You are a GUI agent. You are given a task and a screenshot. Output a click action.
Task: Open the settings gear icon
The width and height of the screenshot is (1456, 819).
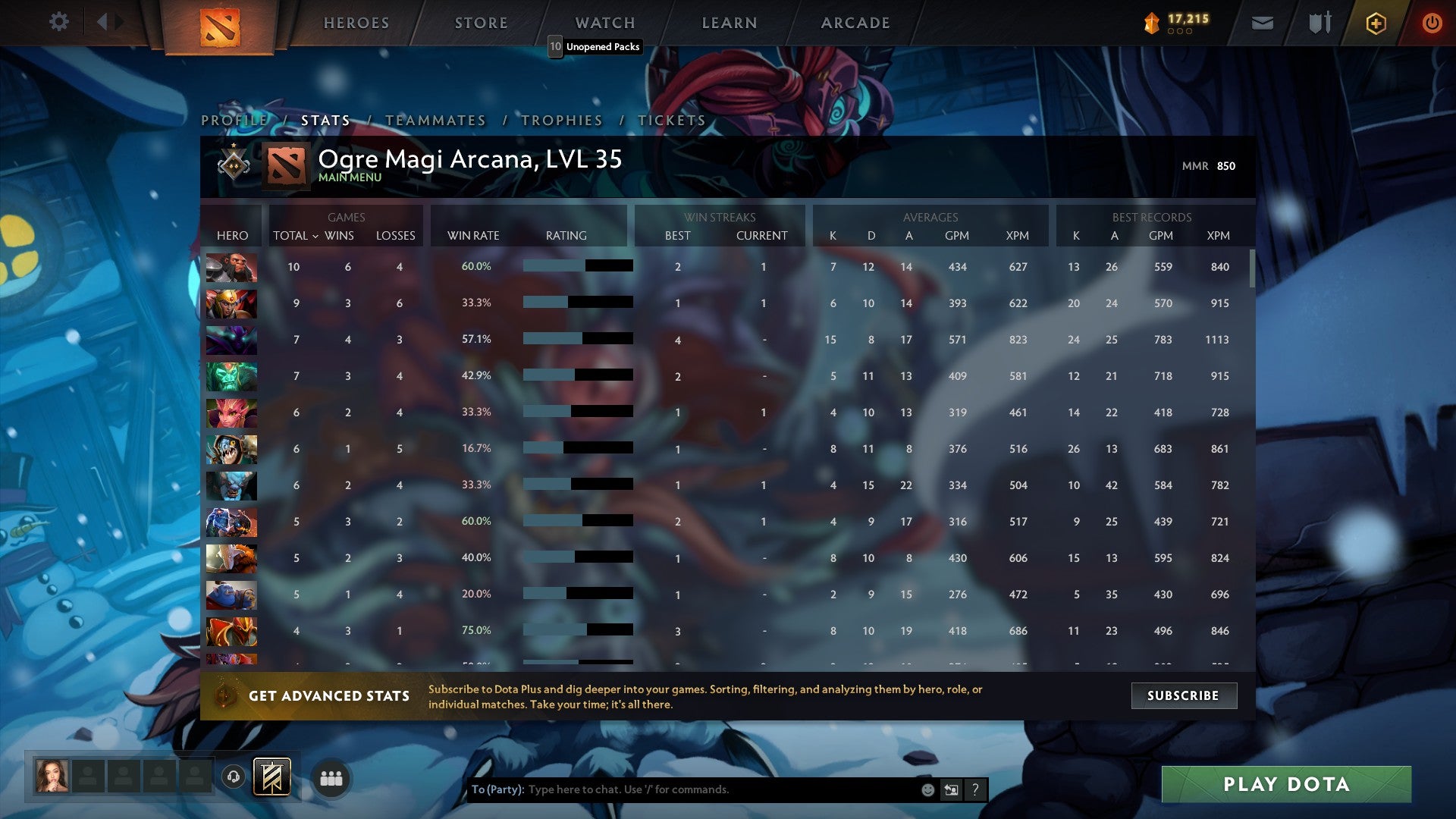pyautogui.click(x=59, y=22)
